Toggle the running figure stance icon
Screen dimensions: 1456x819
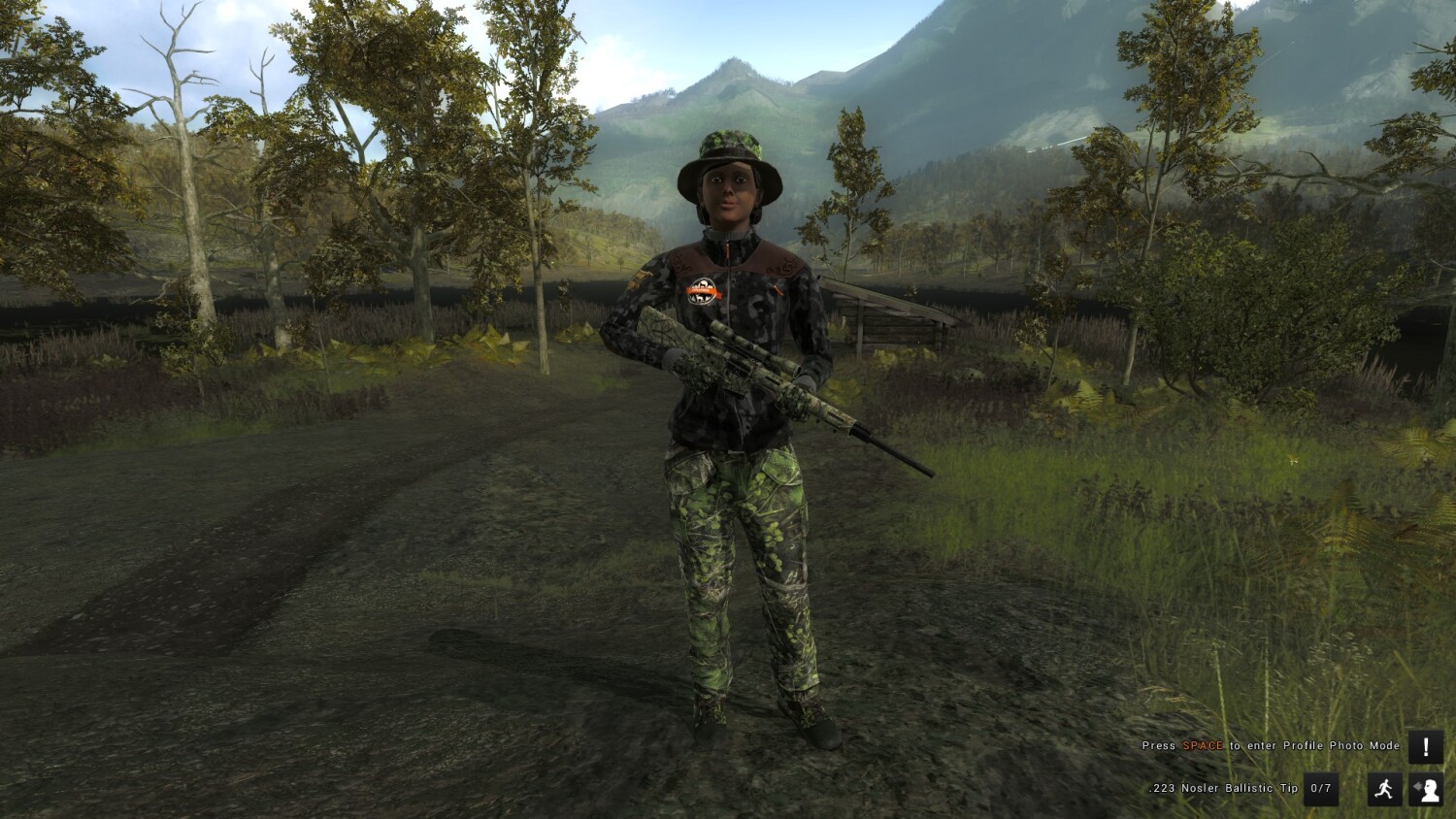pos(1384,789)
